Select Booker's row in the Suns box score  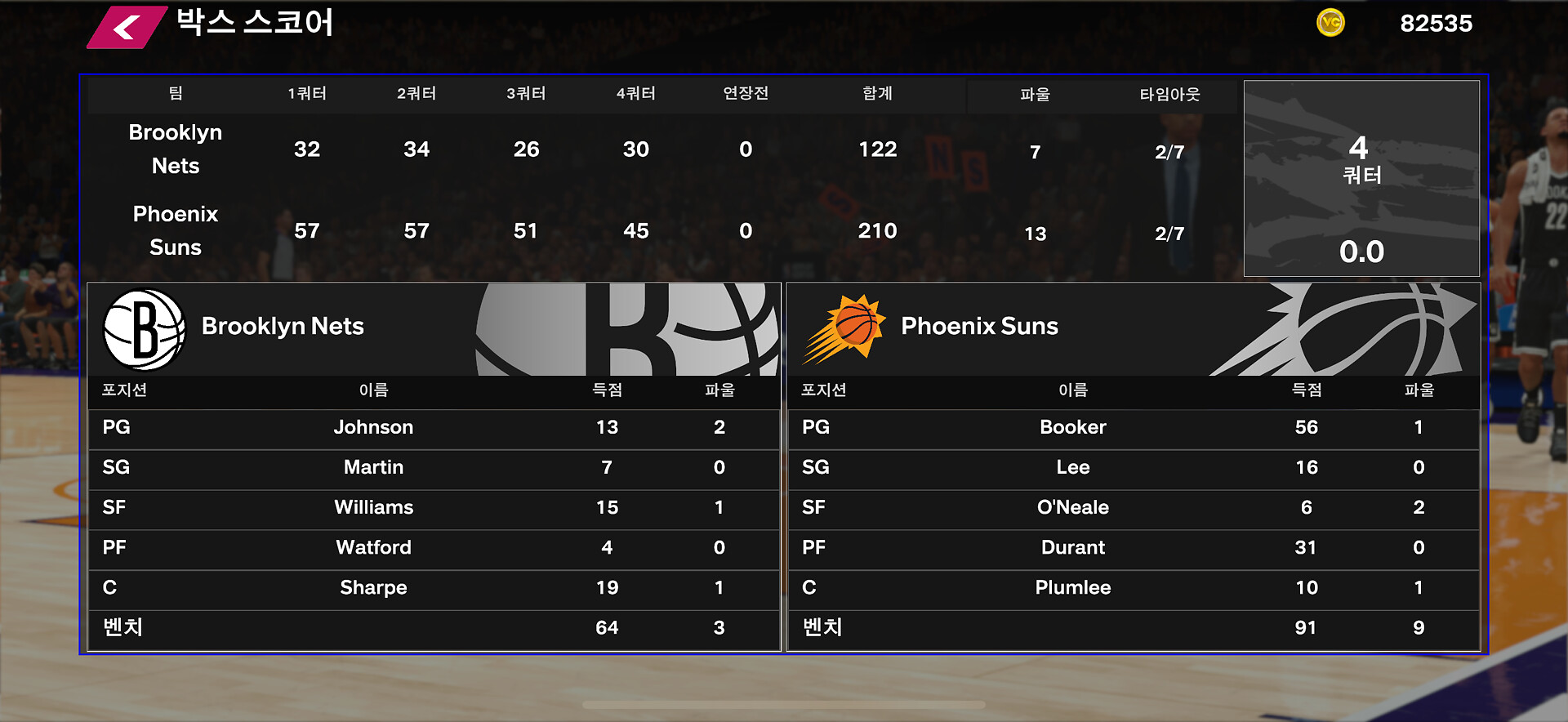click(x=1133, y=427)
